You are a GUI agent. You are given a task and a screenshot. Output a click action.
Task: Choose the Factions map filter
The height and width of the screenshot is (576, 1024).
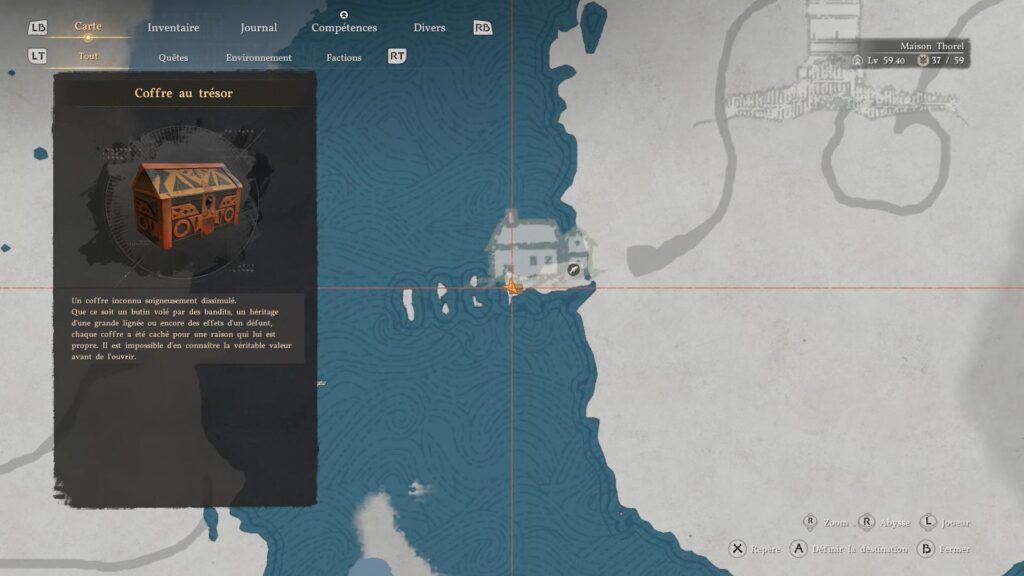pos(344,57)
